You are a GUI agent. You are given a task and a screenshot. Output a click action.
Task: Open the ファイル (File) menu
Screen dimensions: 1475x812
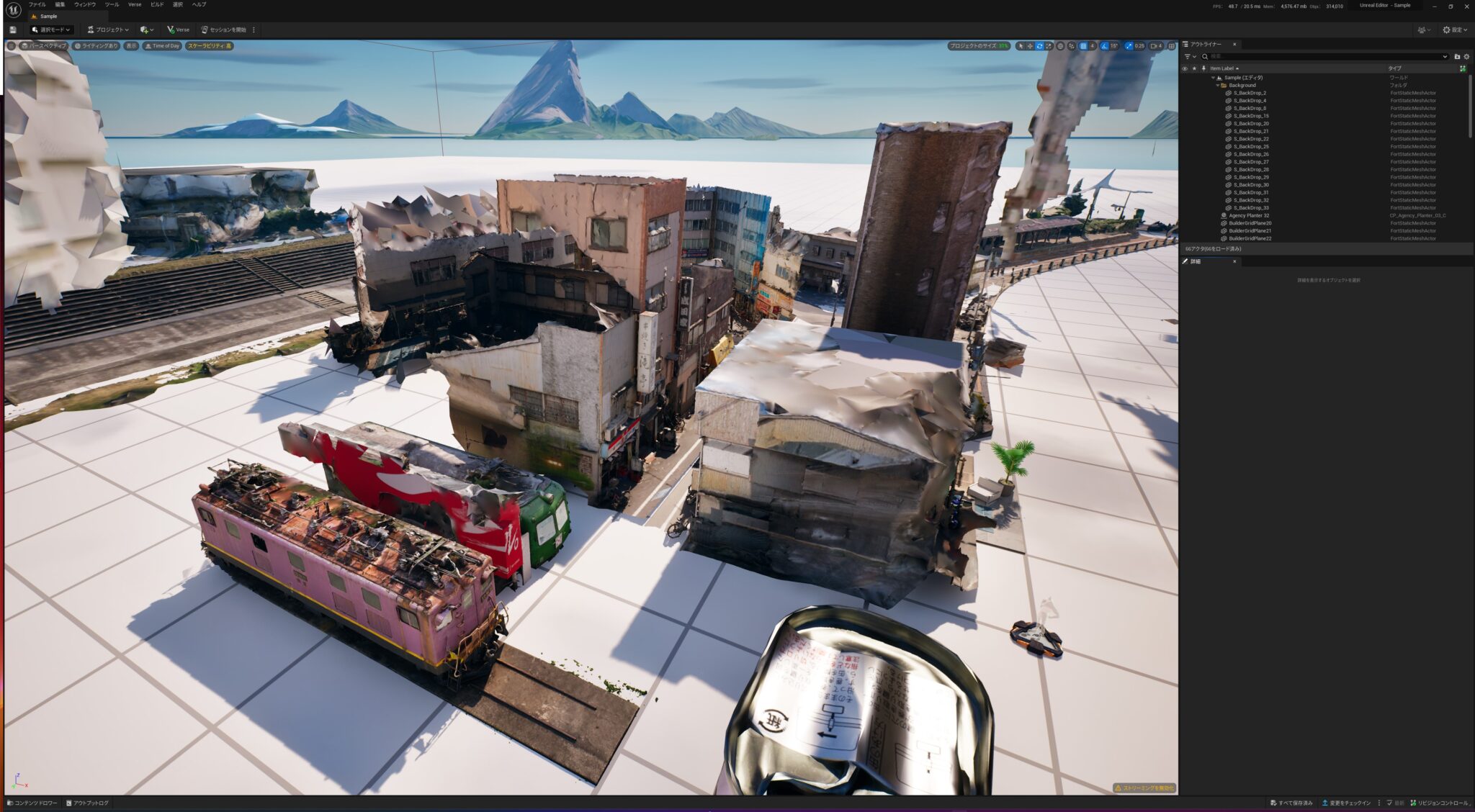coord(37,4)
